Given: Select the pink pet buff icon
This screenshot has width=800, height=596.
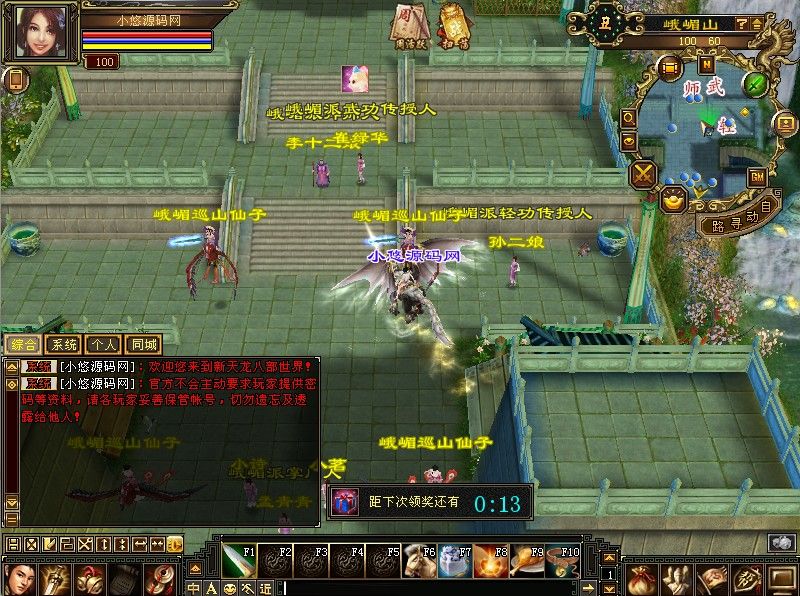Looking at the screenshot, I should (x=353, y=78).
